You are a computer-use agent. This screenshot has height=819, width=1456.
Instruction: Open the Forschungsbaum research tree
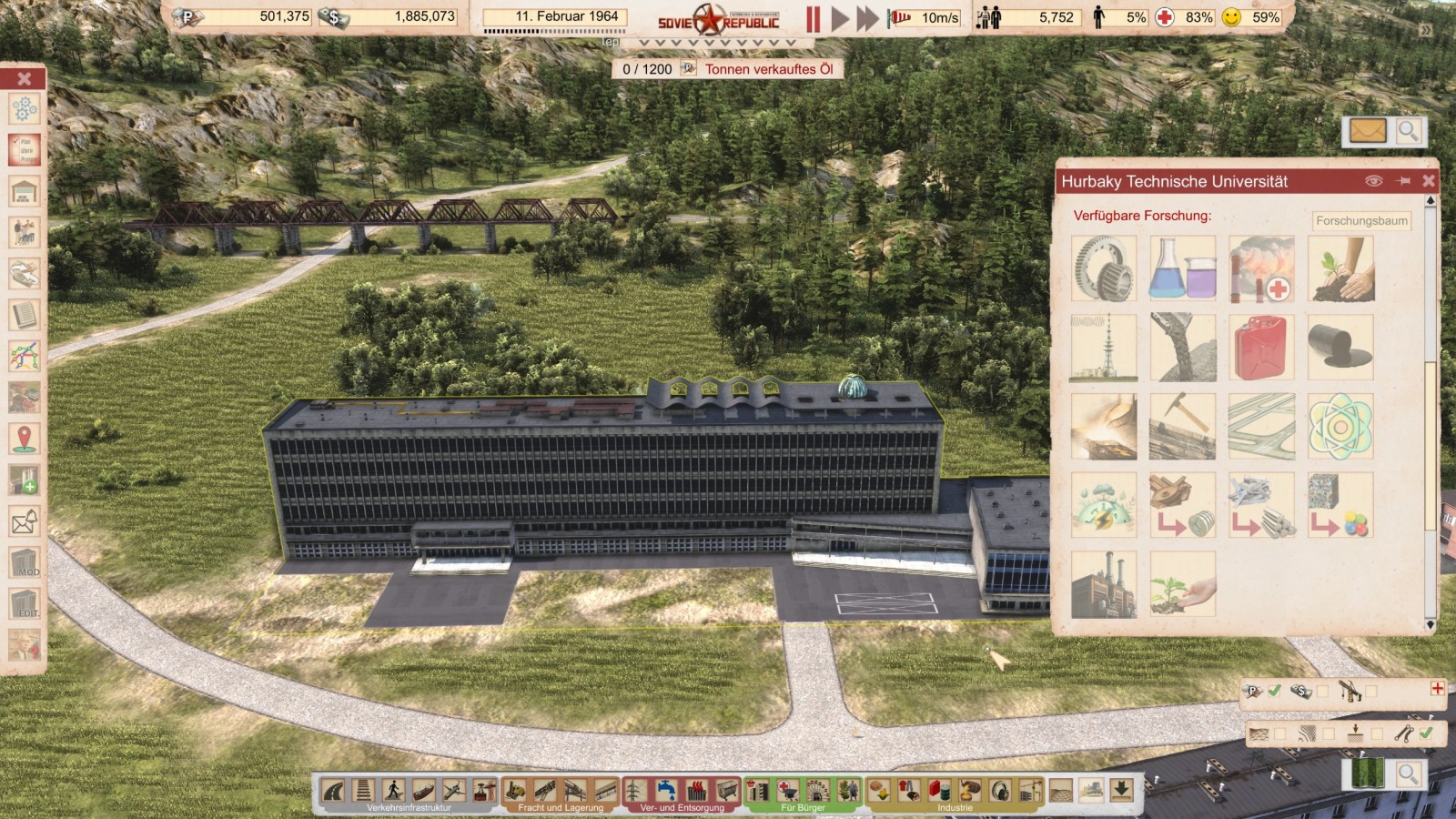point(1361,220)
